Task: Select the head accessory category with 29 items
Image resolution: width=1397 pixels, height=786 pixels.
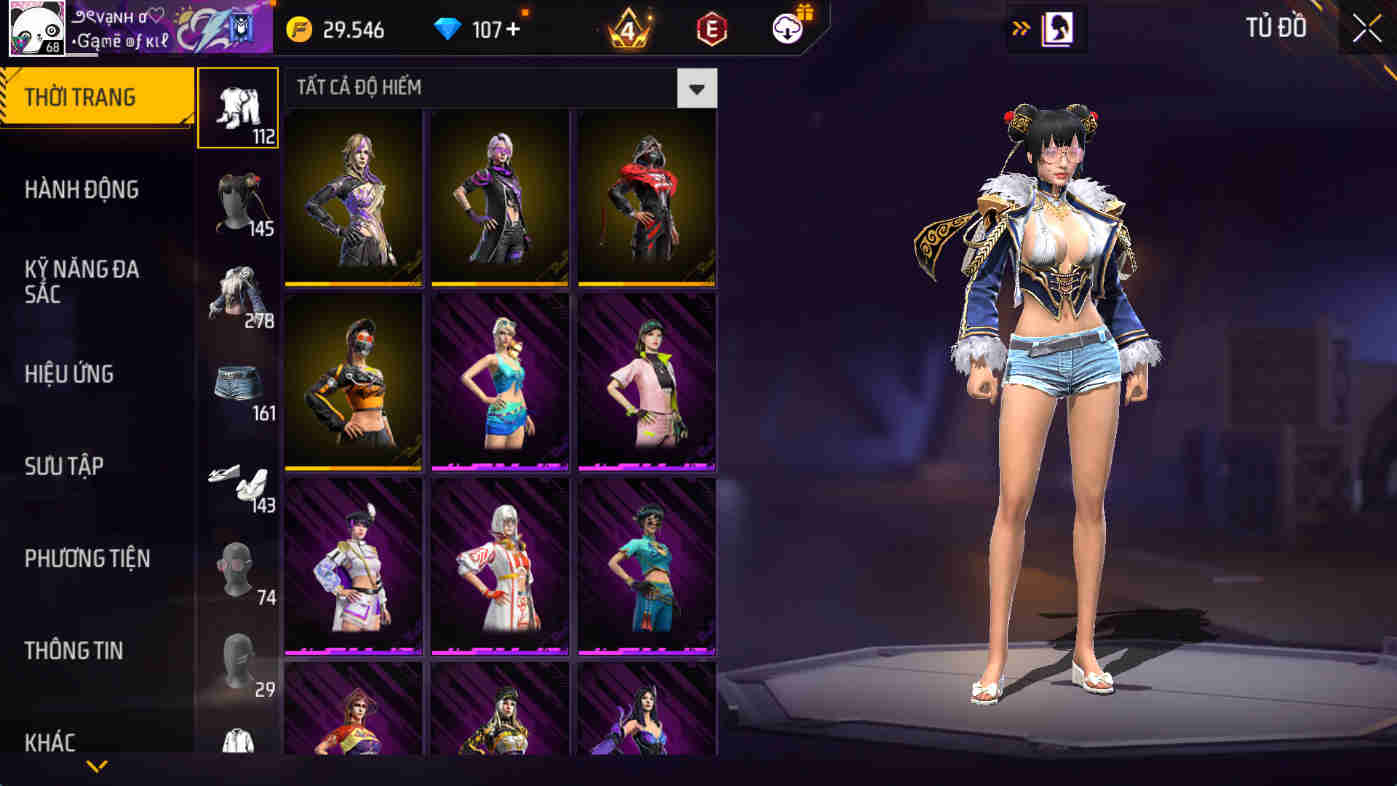Action: coord(237,660)
